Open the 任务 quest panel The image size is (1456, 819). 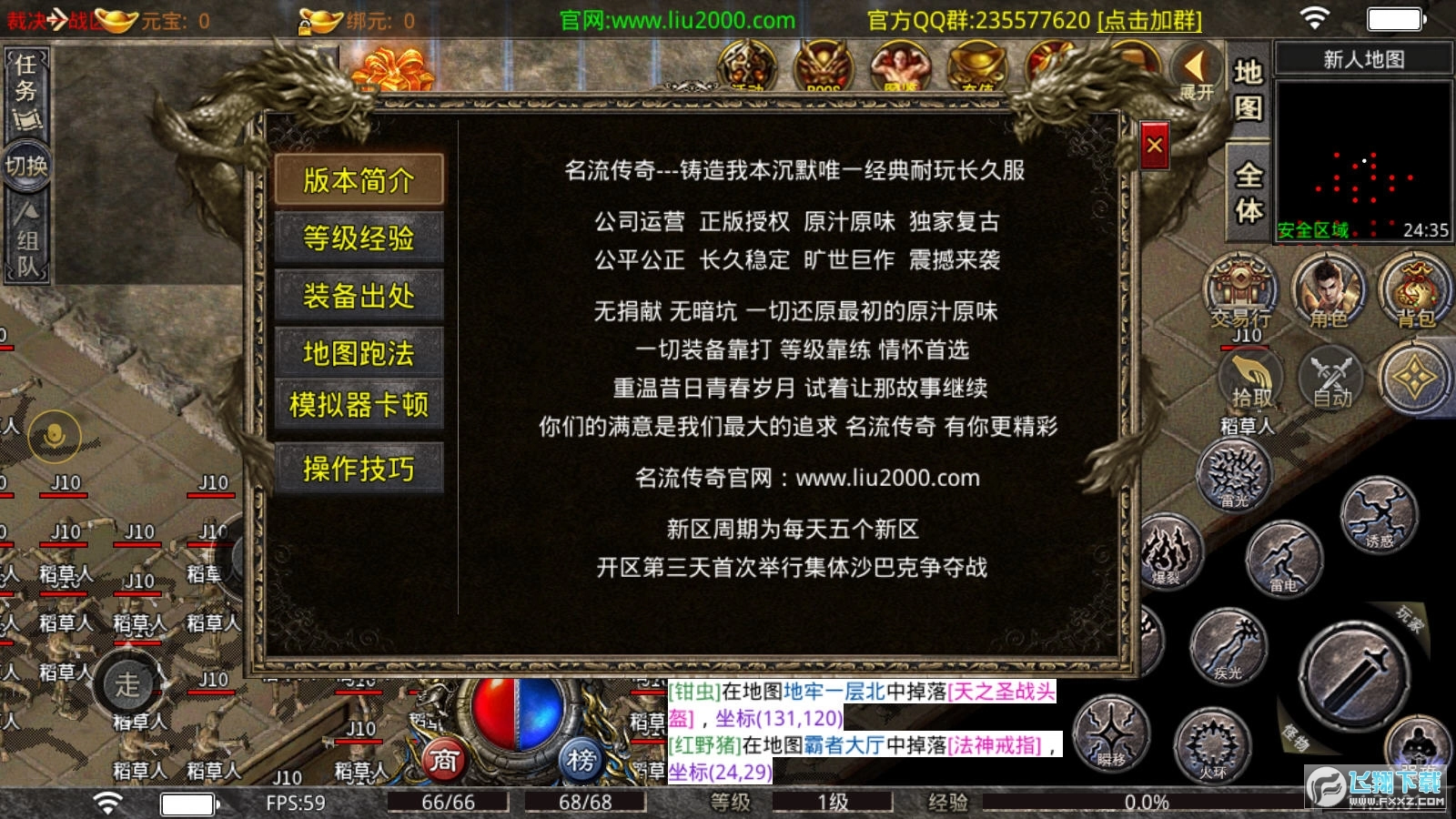click(25, 80)
